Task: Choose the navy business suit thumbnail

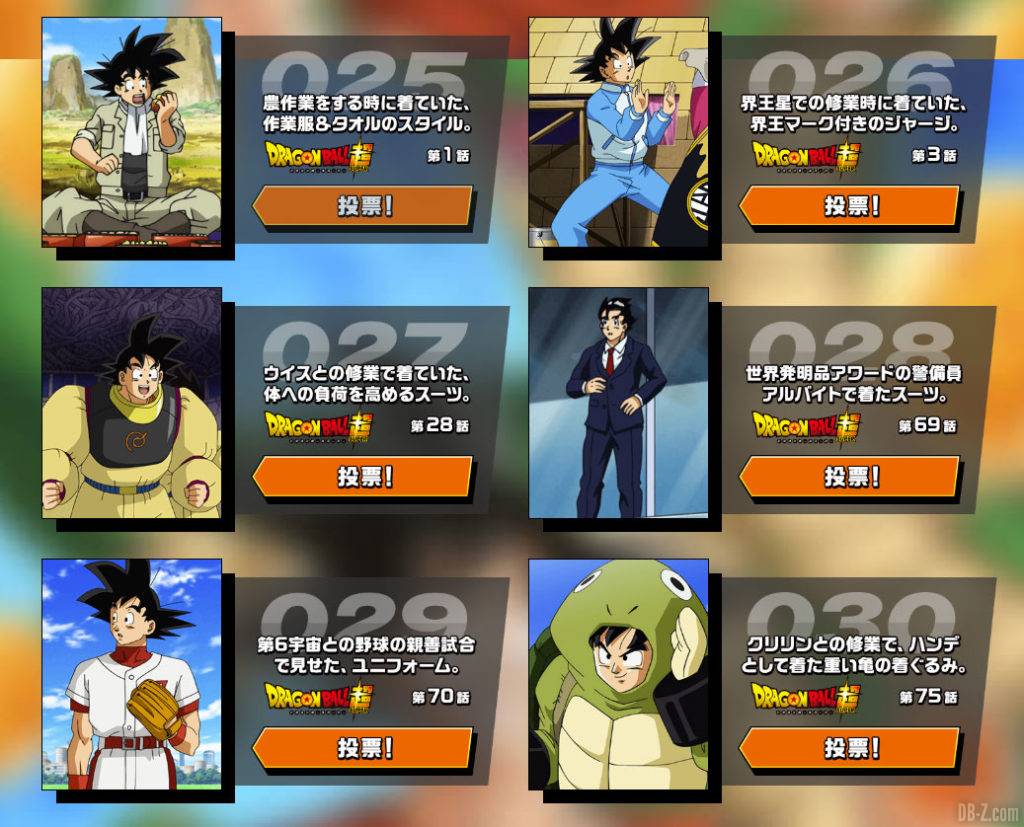Action: click(x=618, y=403)
